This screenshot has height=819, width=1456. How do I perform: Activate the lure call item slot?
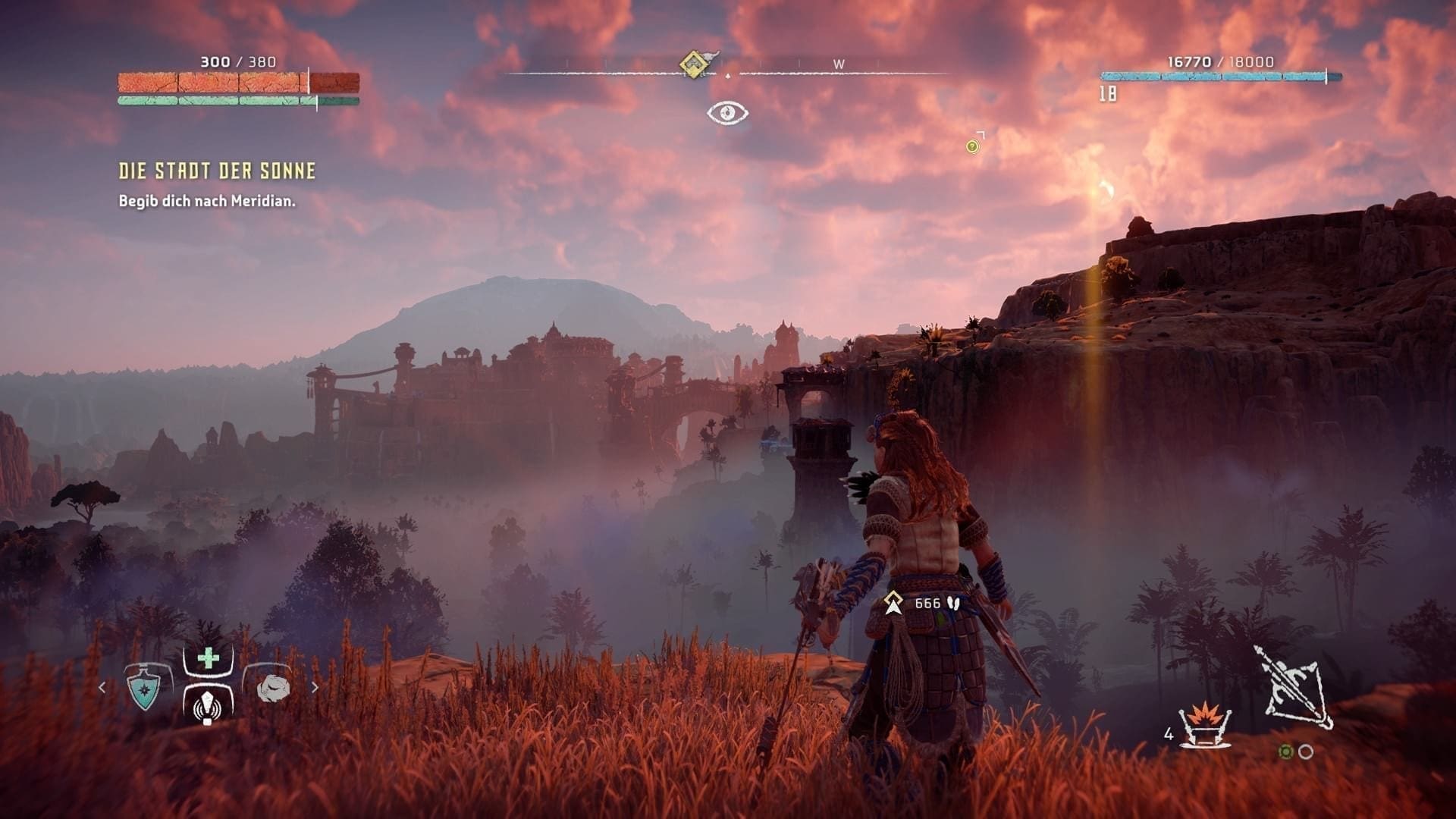tap(208, 704)
